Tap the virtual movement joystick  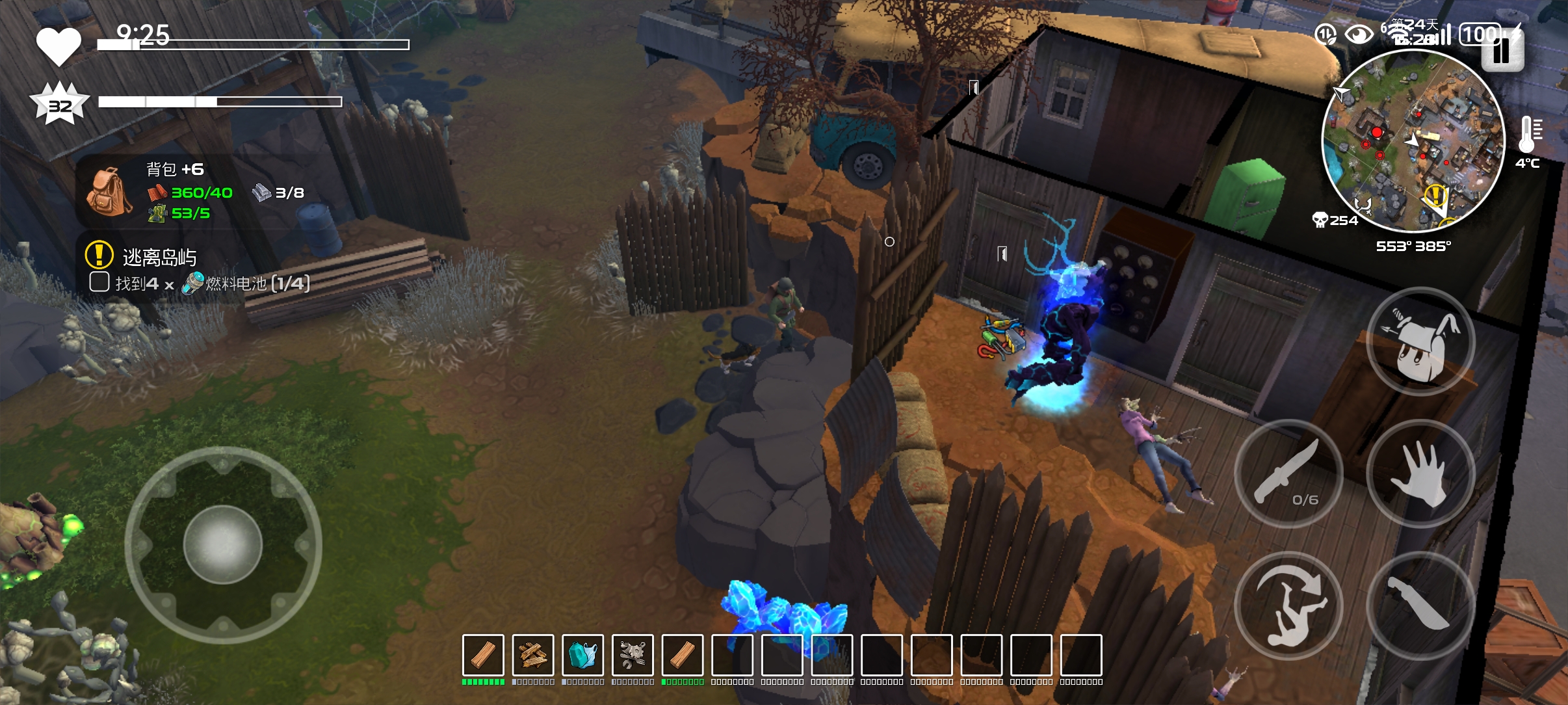(x=223, y=545)
